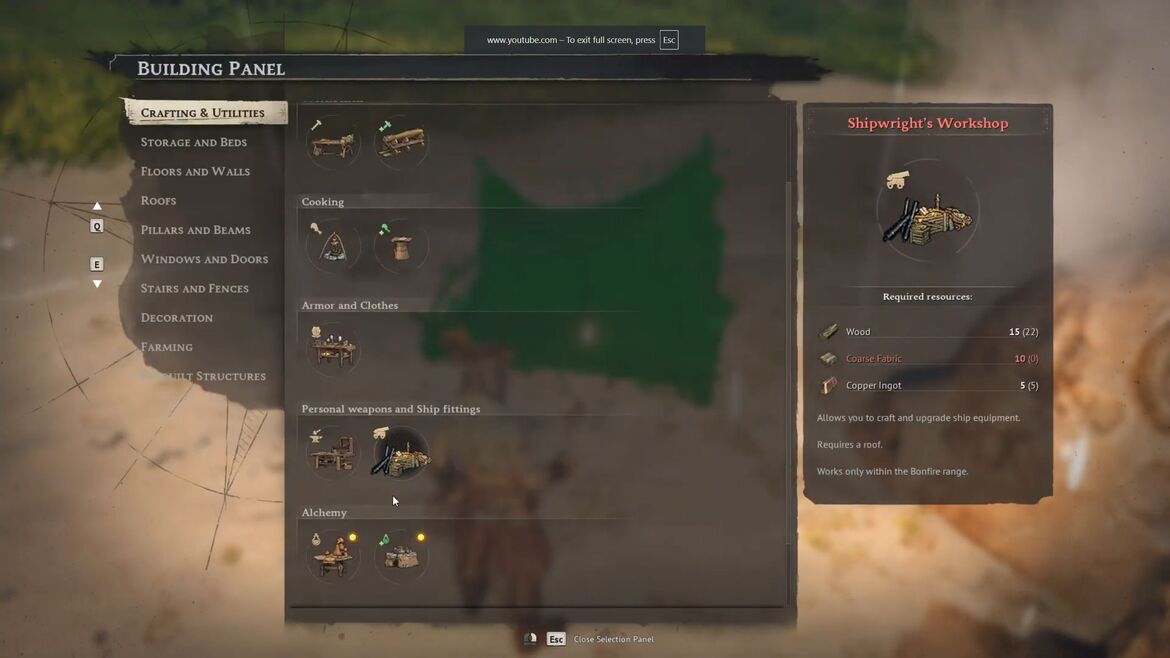
Task: Select the log sawmill station
Action: tap(401, 143)
